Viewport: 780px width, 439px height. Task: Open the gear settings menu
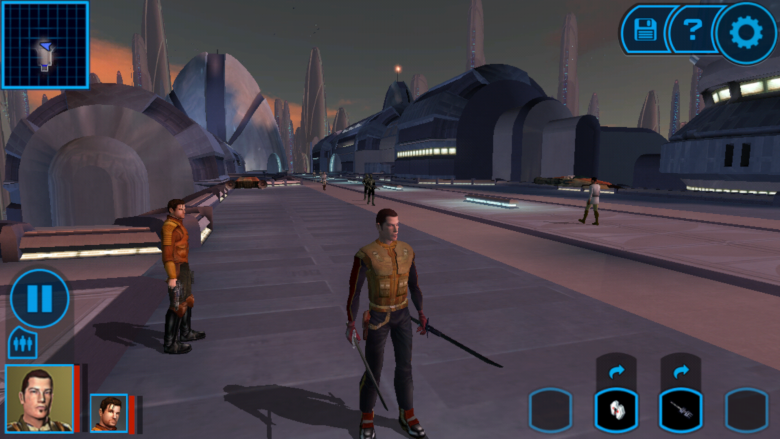(746, 33)
